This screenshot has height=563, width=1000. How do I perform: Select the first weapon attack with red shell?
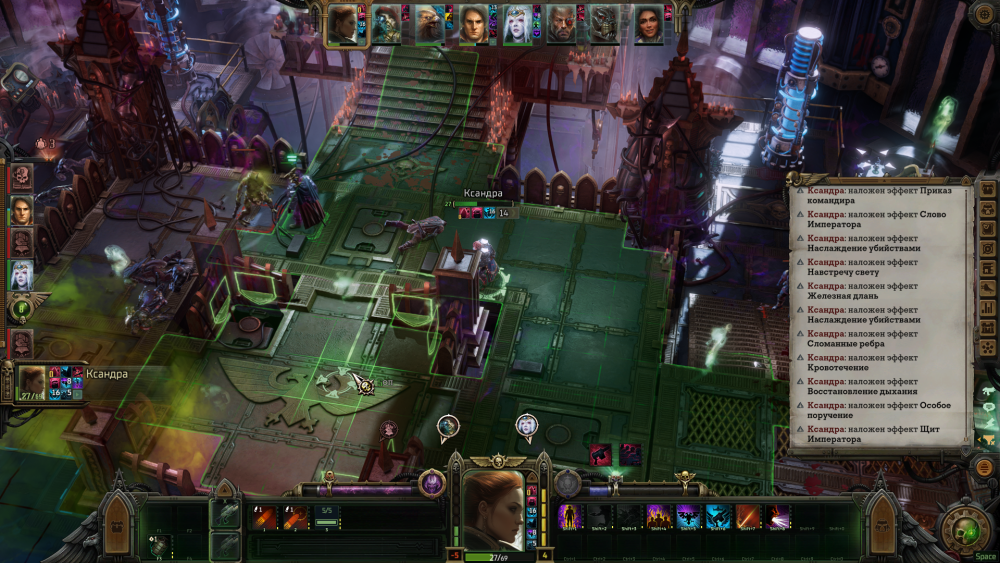pos(265,516)
